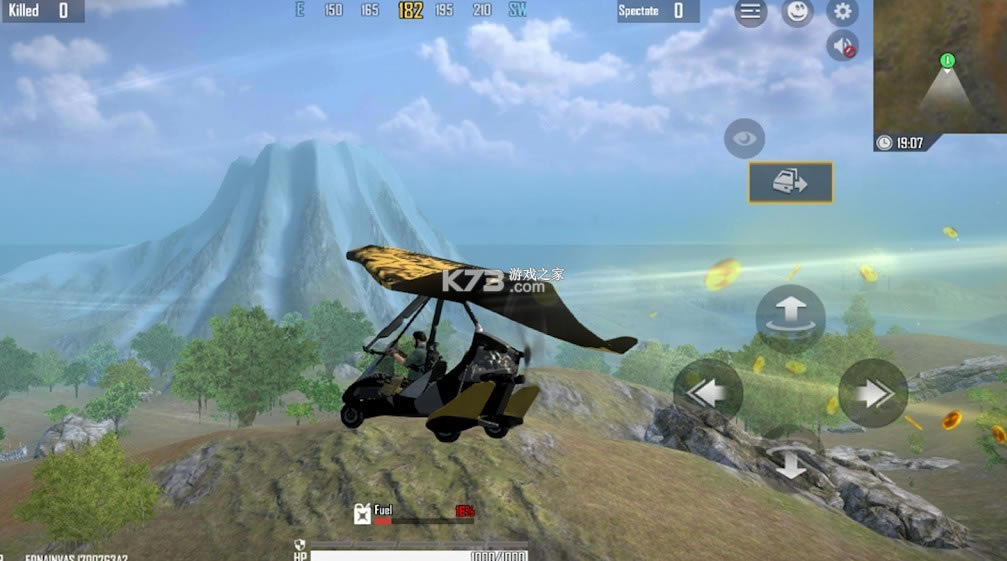Open the minimap
The height and width of the screenshot is (561, 1007).
[x=940, y=67]
